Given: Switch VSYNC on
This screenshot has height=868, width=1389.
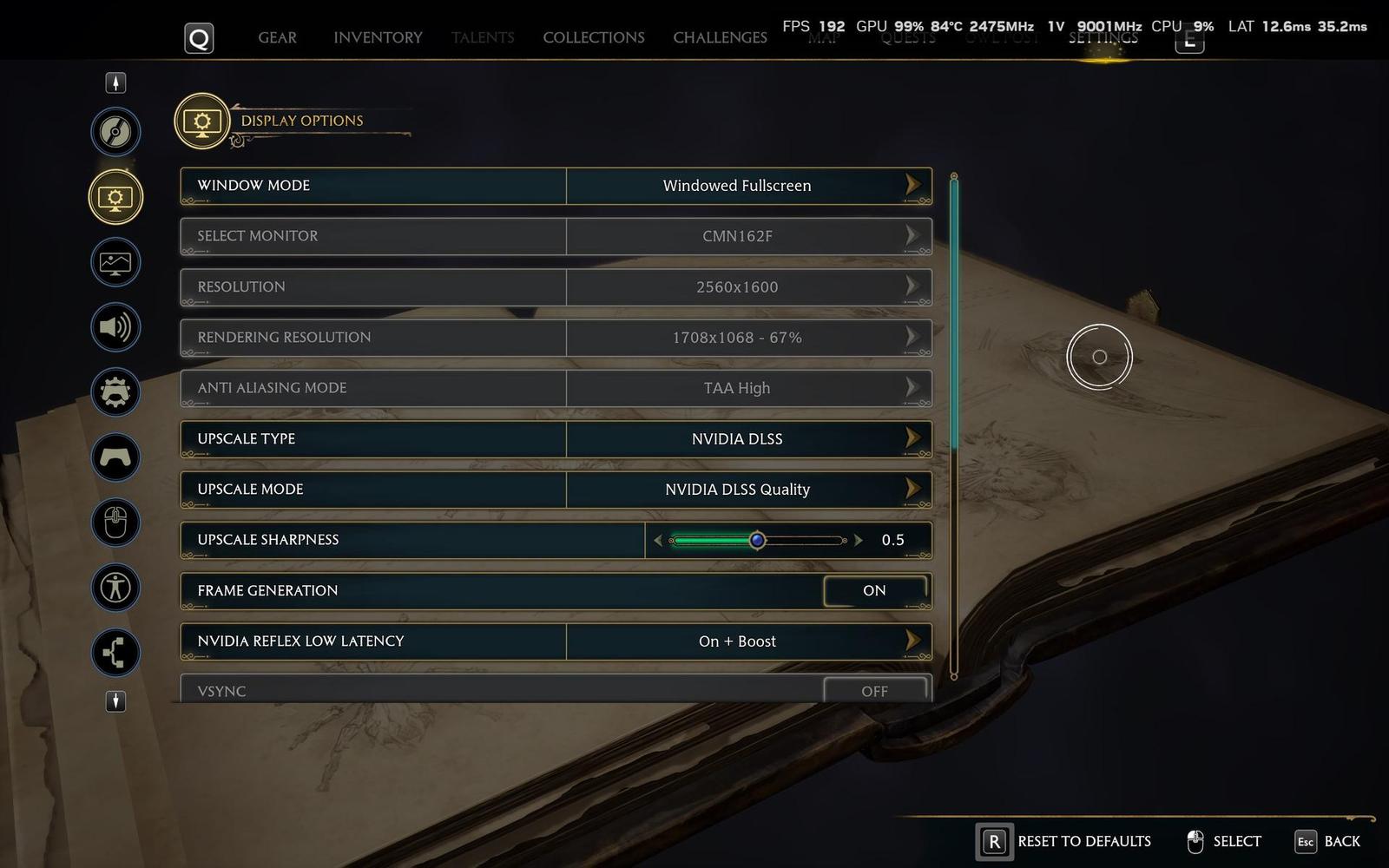Looking at the screenshot, I should 874,691.
